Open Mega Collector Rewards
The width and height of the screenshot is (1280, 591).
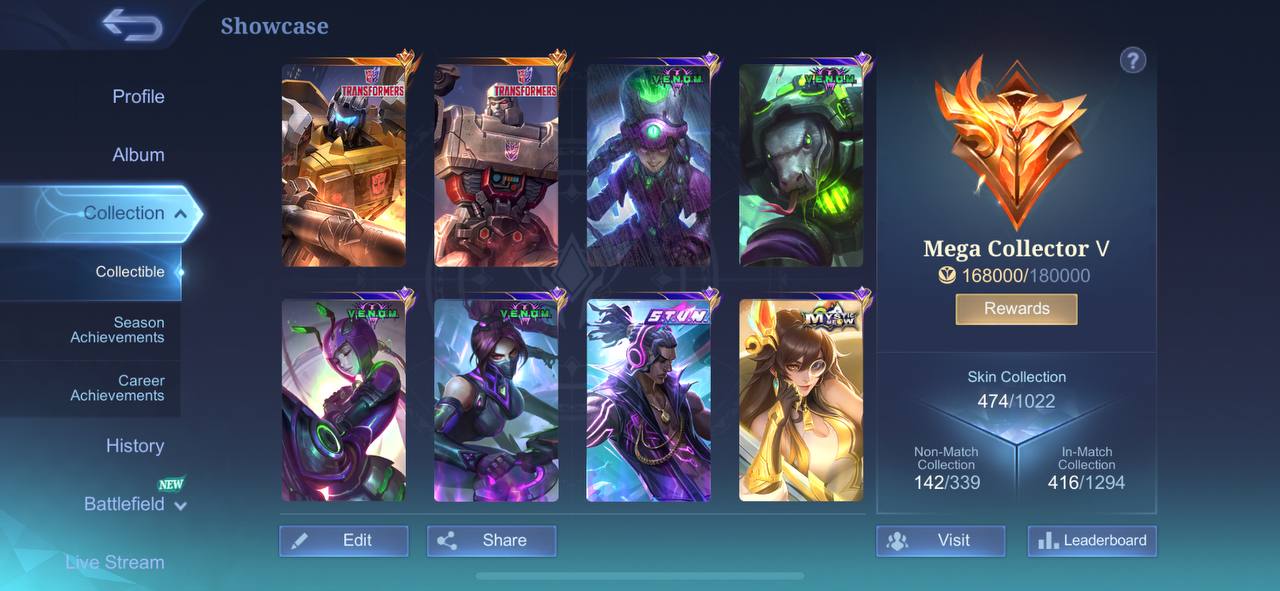tap(1016, 309)
